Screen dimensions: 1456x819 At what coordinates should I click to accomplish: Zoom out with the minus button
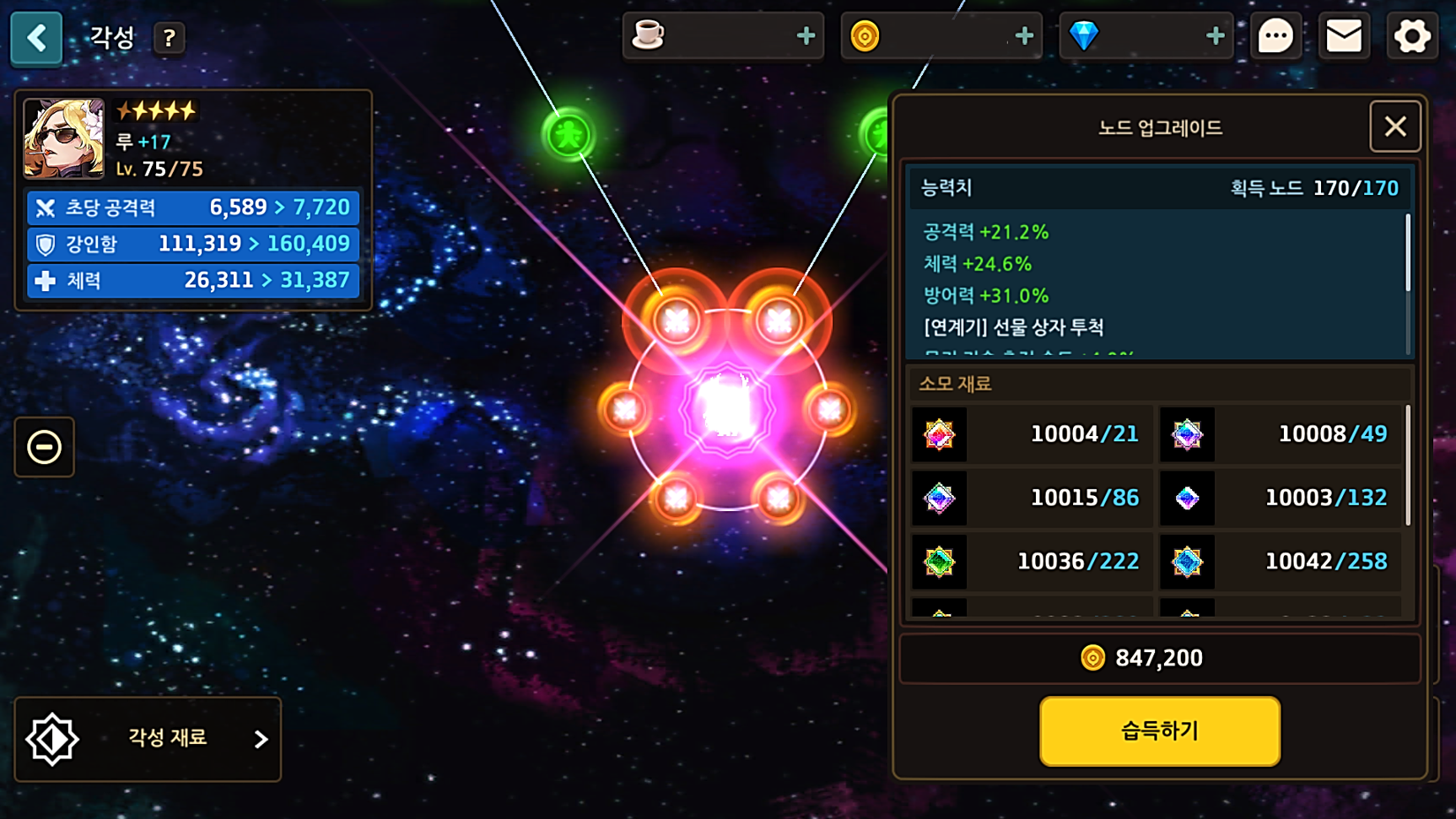(x=44, y=447)
